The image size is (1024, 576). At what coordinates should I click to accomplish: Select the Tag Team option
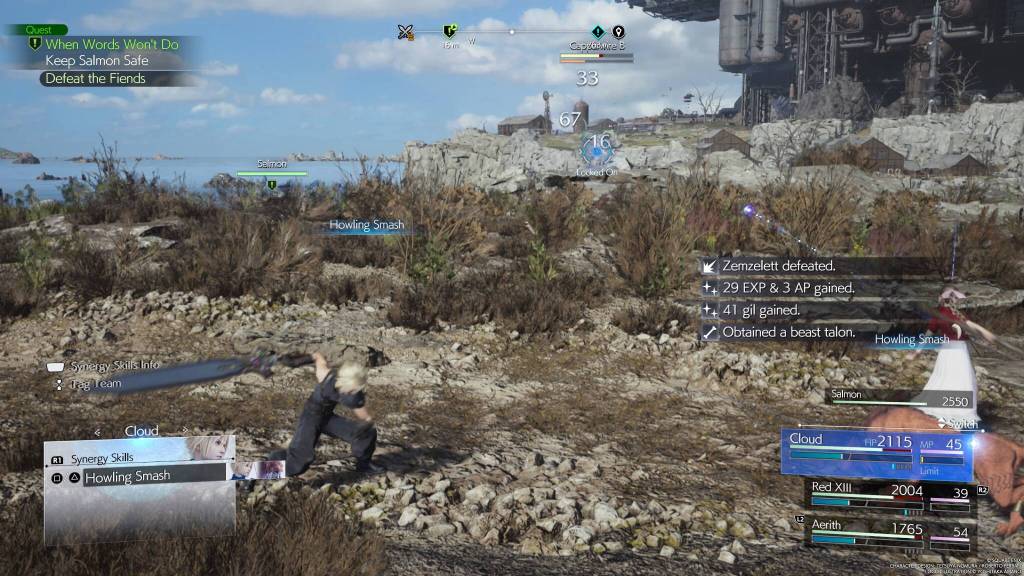(x=94, y=383)
